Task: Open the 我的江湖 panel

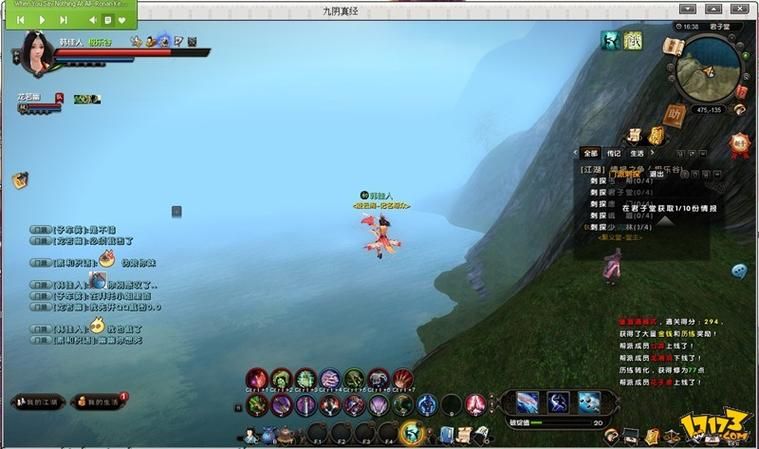Action: tap(39, 401)
